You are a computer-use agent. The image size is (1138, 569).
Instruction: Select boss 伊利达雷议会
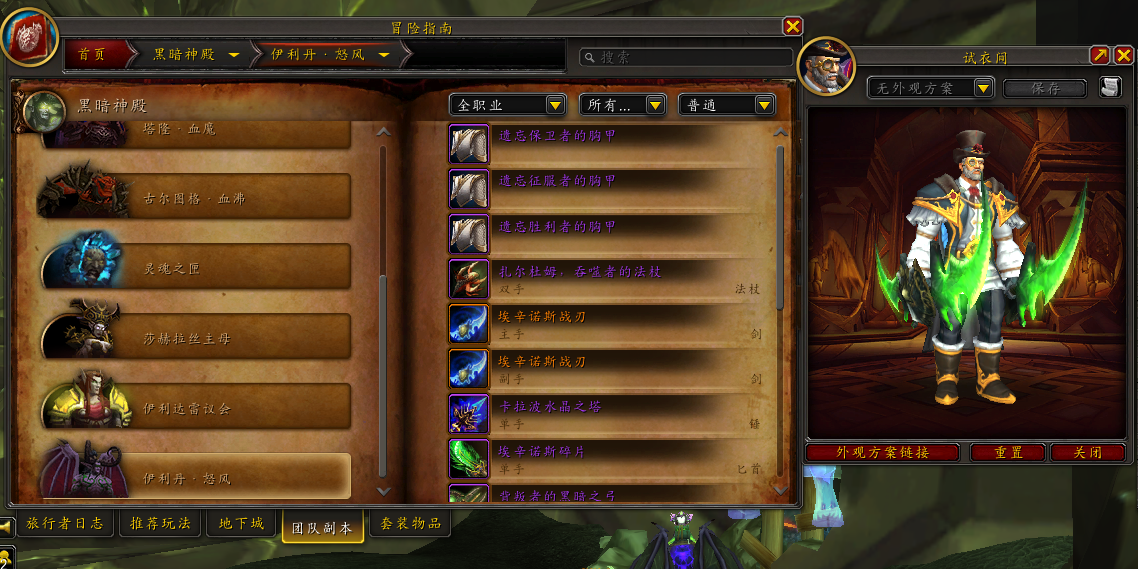point(196,408)
